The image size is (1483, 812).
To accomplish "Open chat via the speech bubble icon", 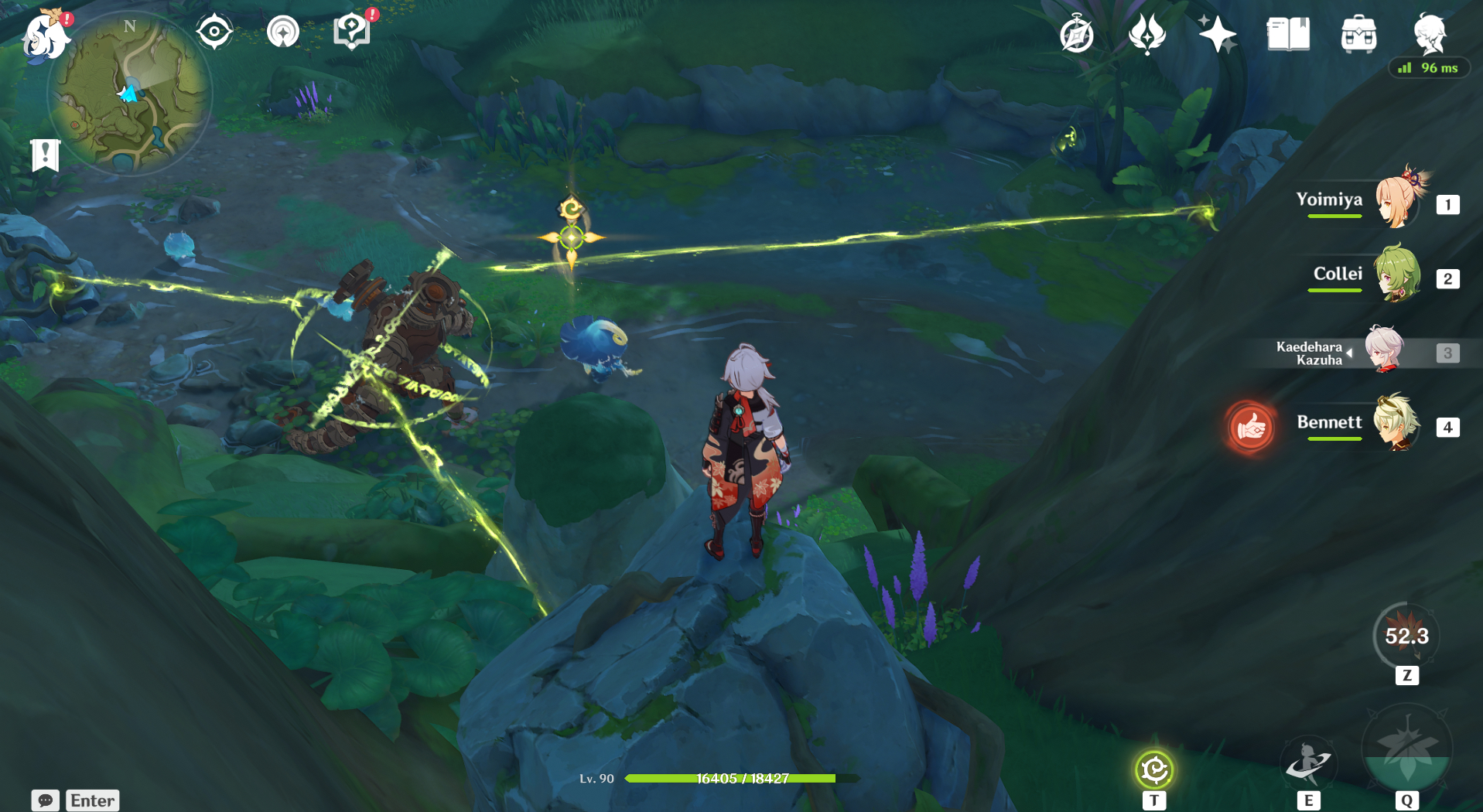I will pos(44,800).
